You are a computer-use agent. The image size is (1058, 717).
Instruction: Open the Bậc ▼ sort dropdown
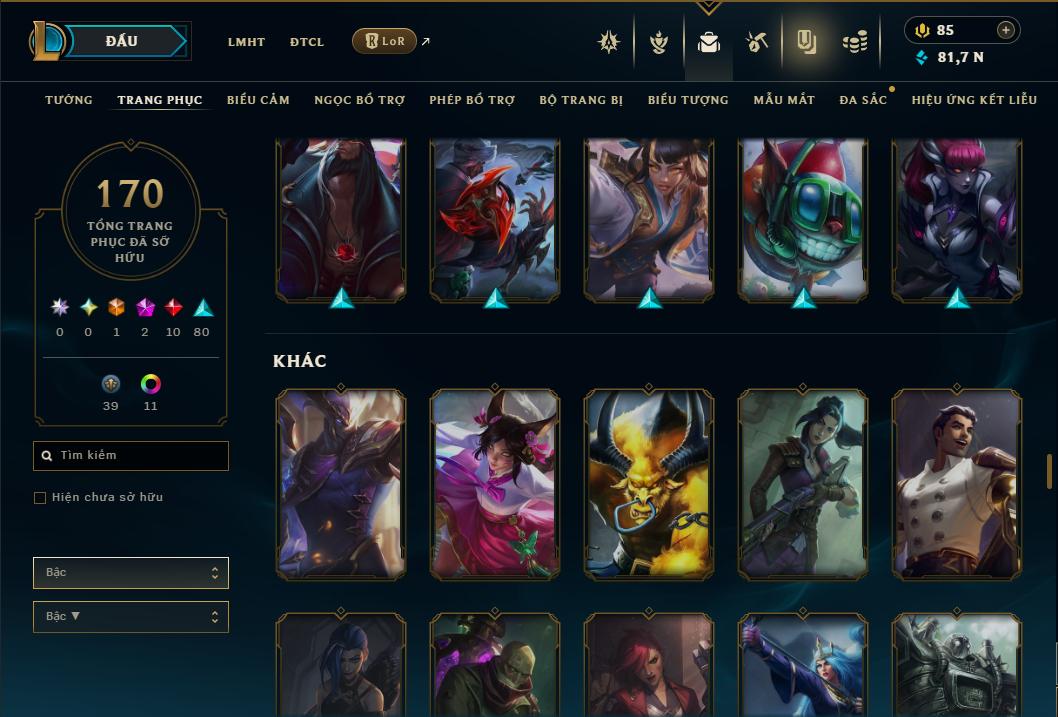131,616
